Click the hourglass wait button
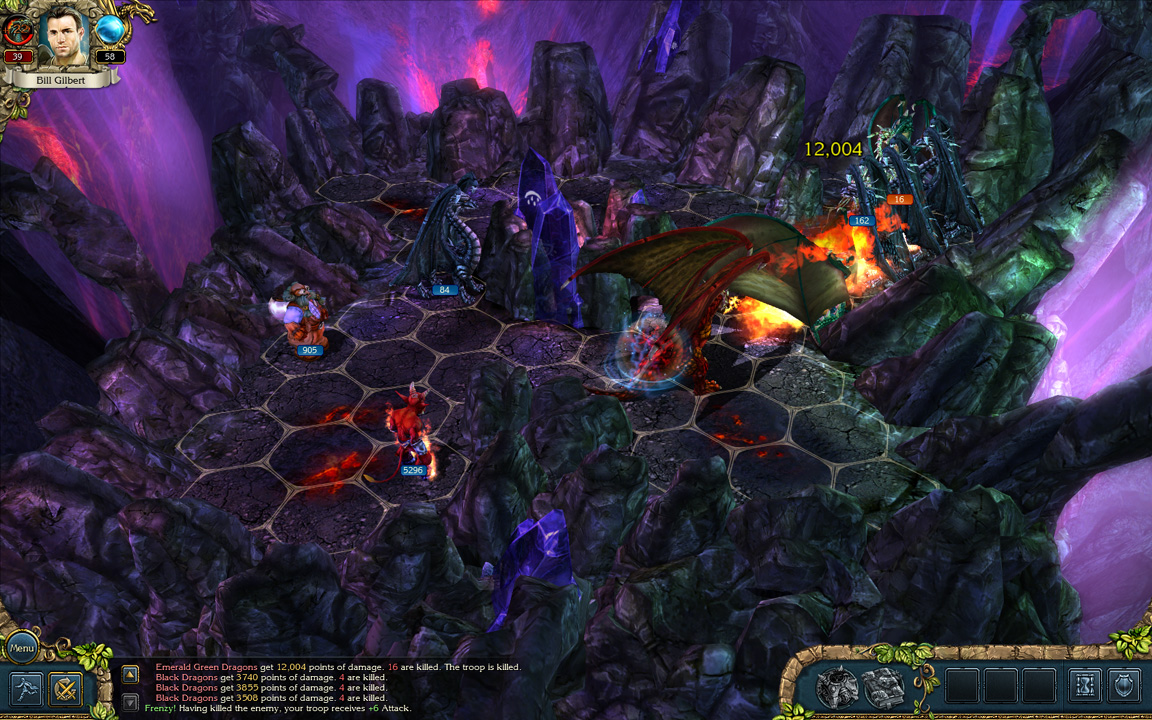 point(1085,686)
